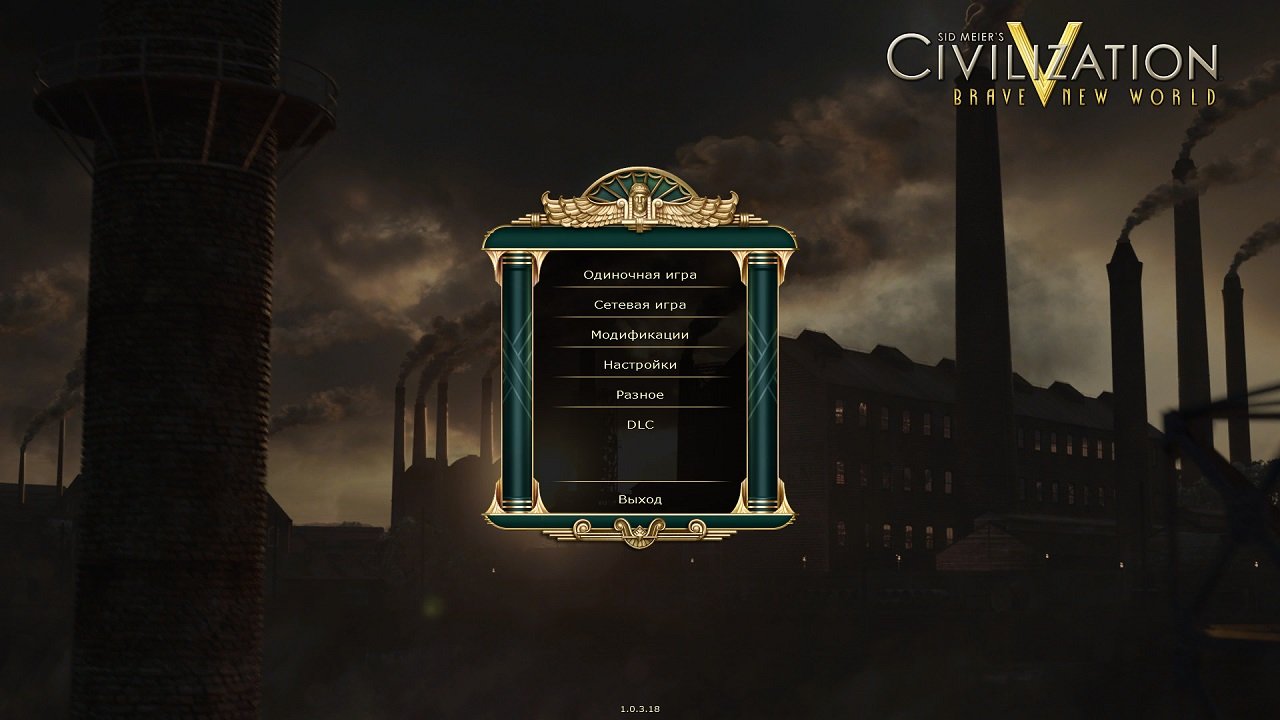
Task: Click the divider line under Одиночная игра
Action: tap(640, 287)
